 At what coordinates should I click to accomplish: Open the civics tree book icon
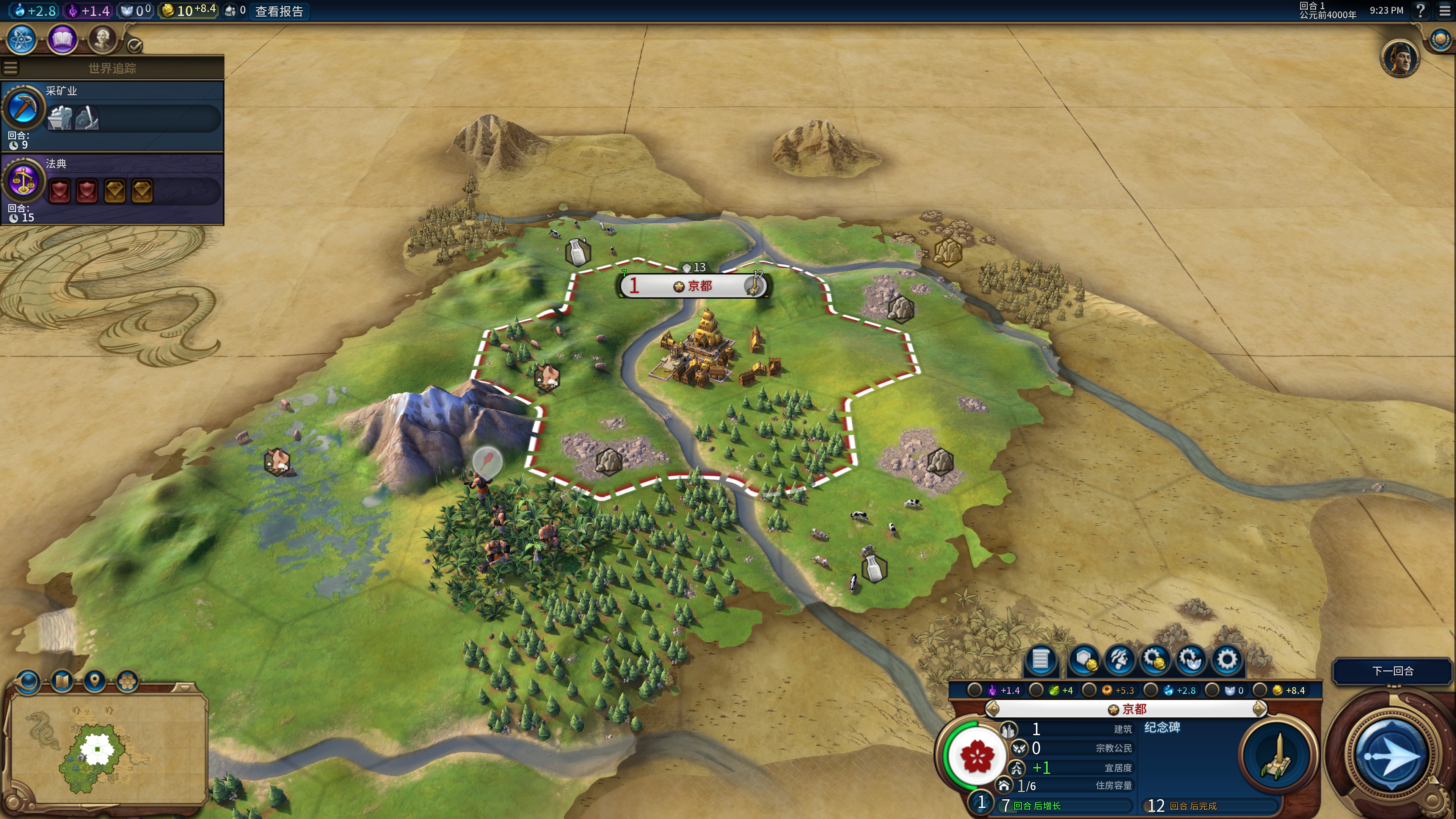click(x=62, y=39)
